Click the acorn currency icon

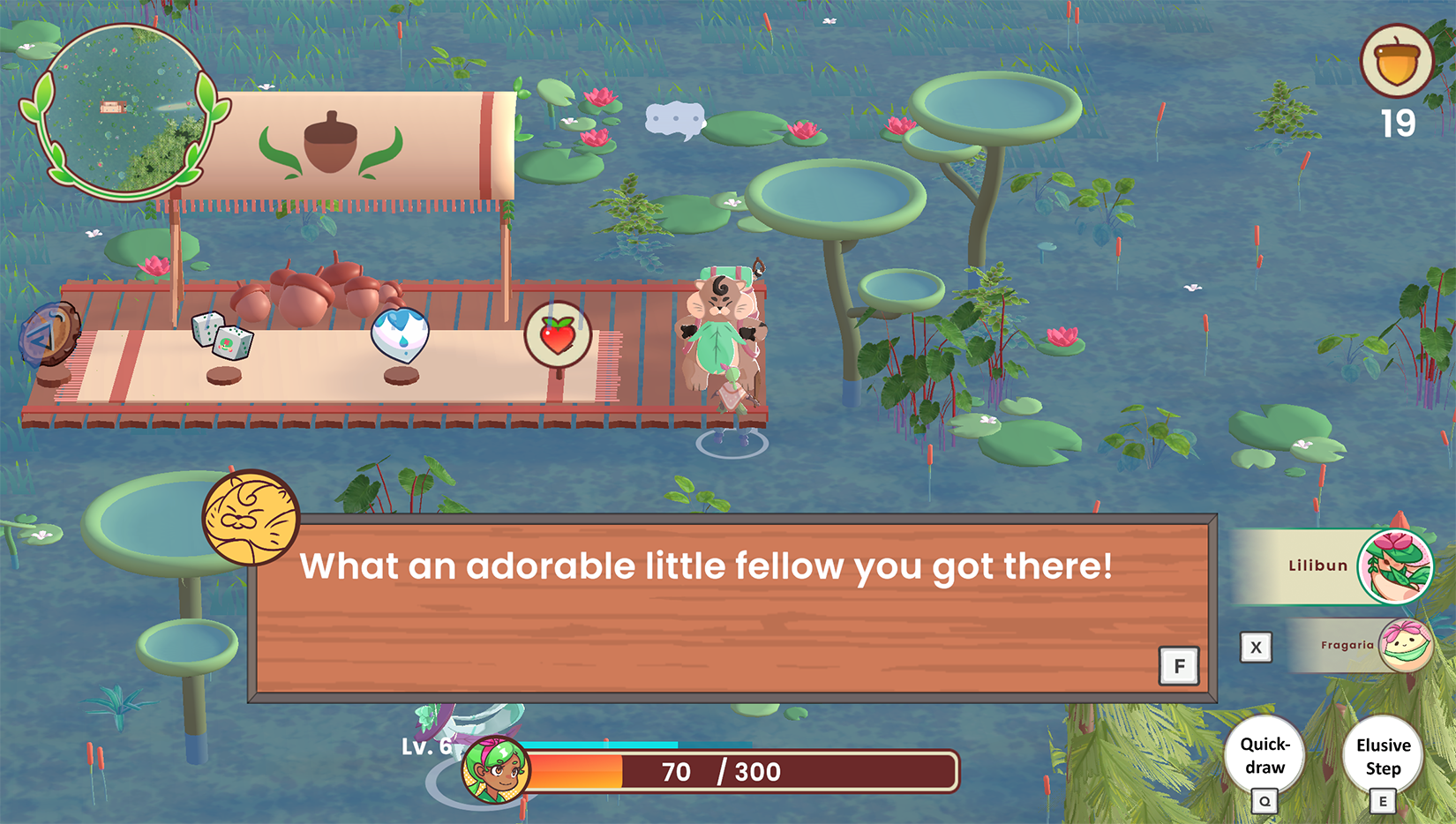pyautogui.click(x=1396, y=62)
